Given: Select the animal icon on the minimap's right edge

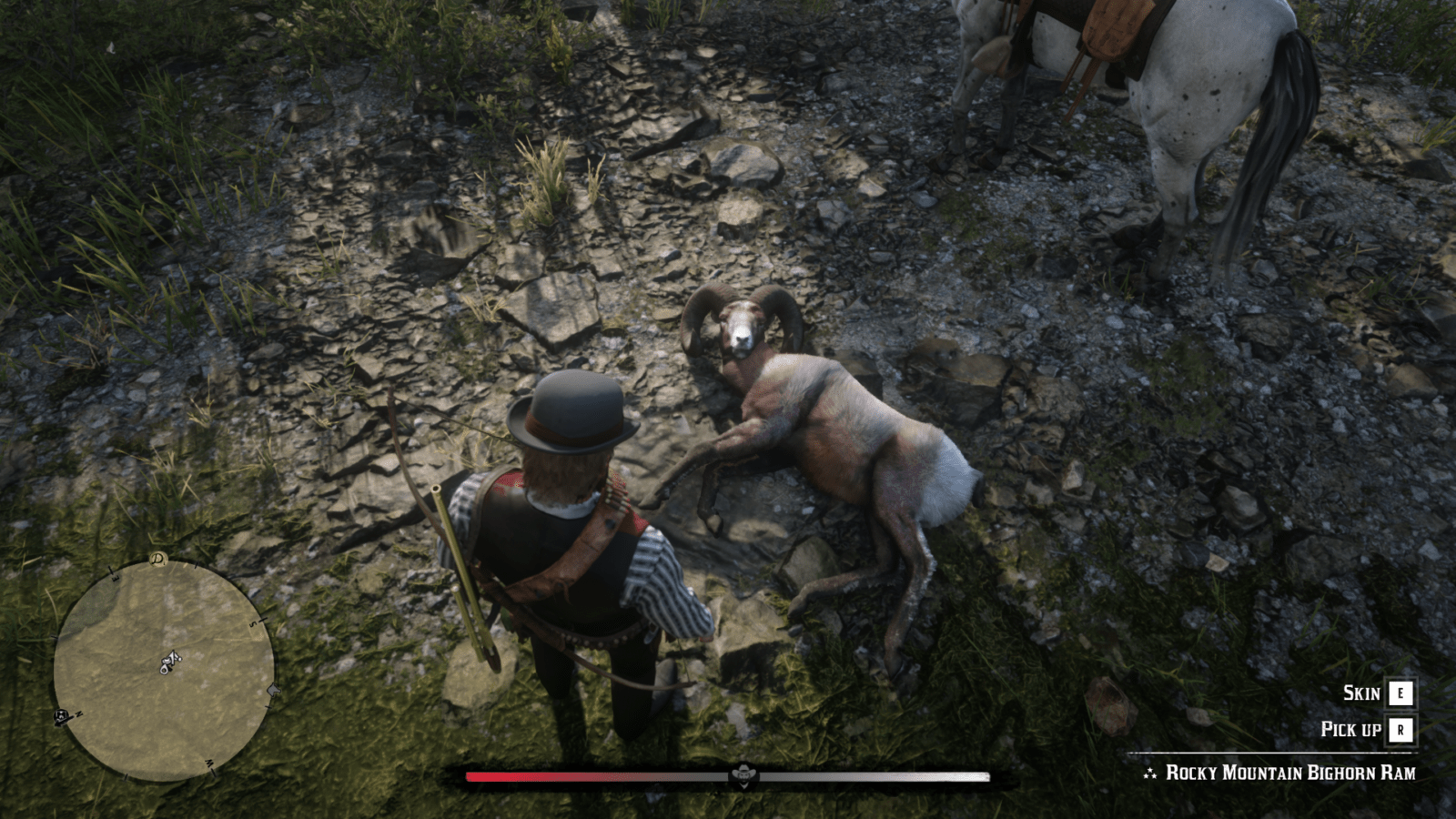Looking at the screenshot, I should [272, 690].
